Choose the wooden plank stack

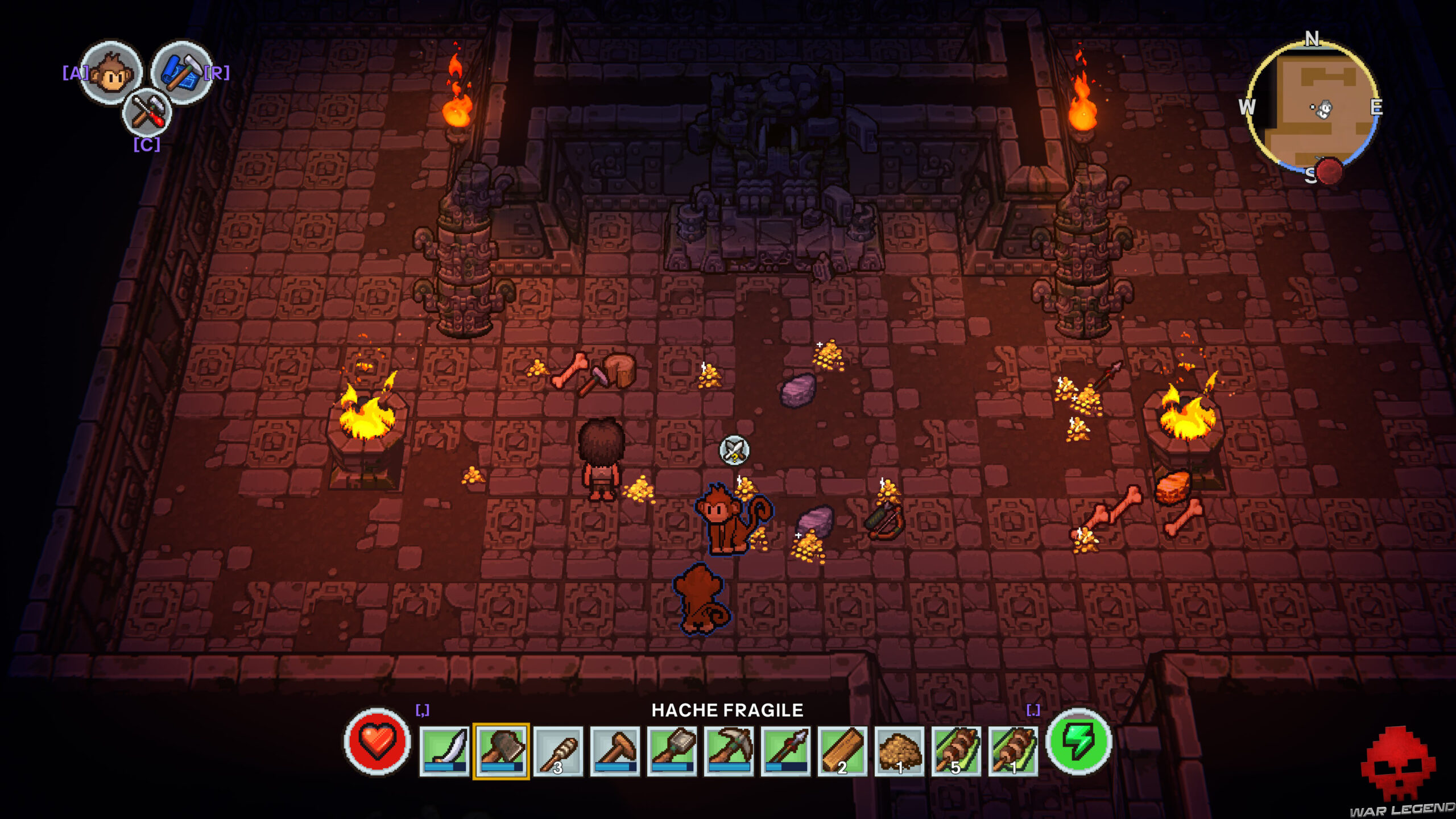click(842, 751)
